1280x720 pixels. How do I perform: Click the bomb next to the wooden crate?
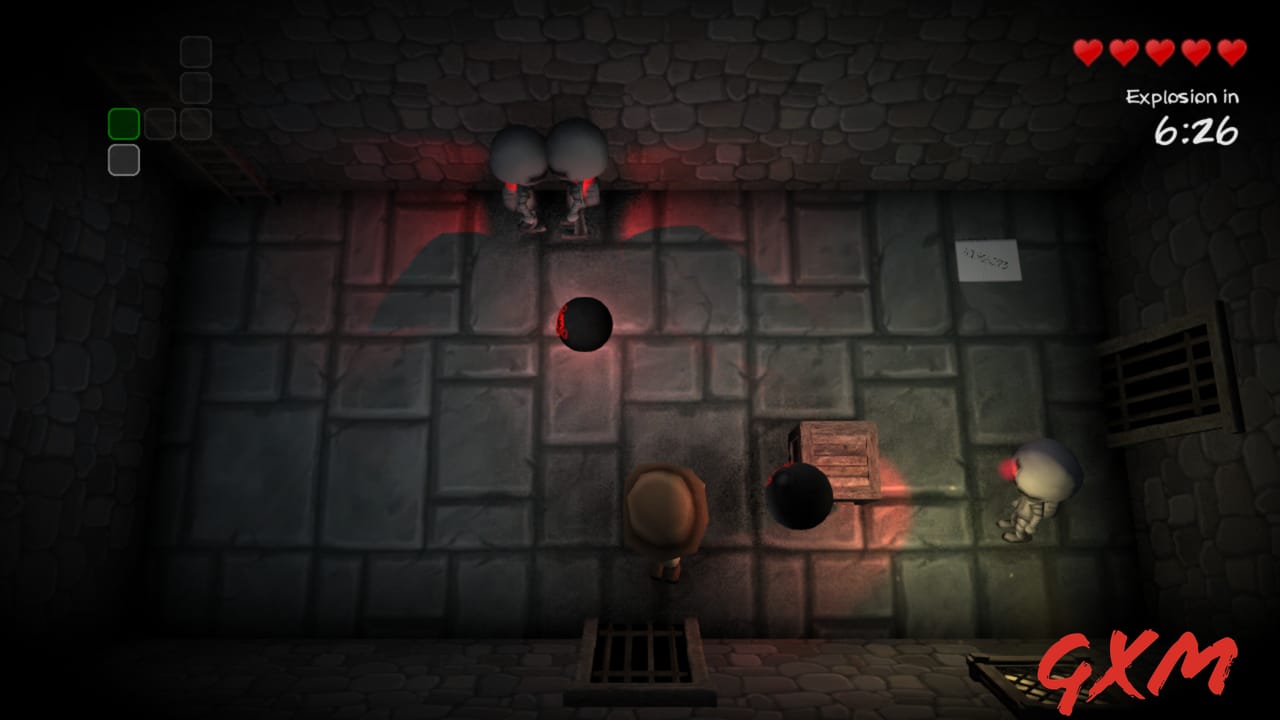coord(798,499)
